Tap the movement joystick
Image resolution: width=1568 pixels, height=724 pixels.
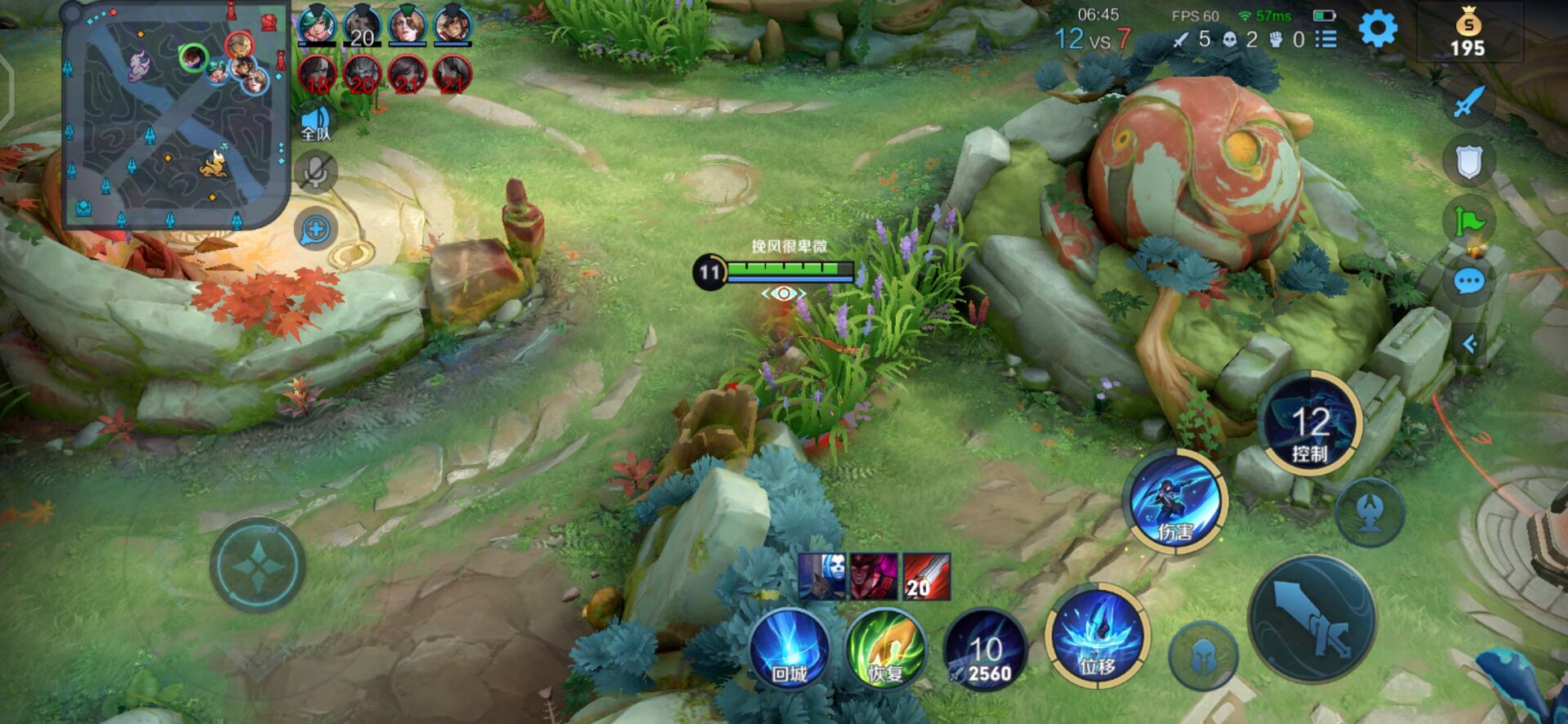[258, 565]
